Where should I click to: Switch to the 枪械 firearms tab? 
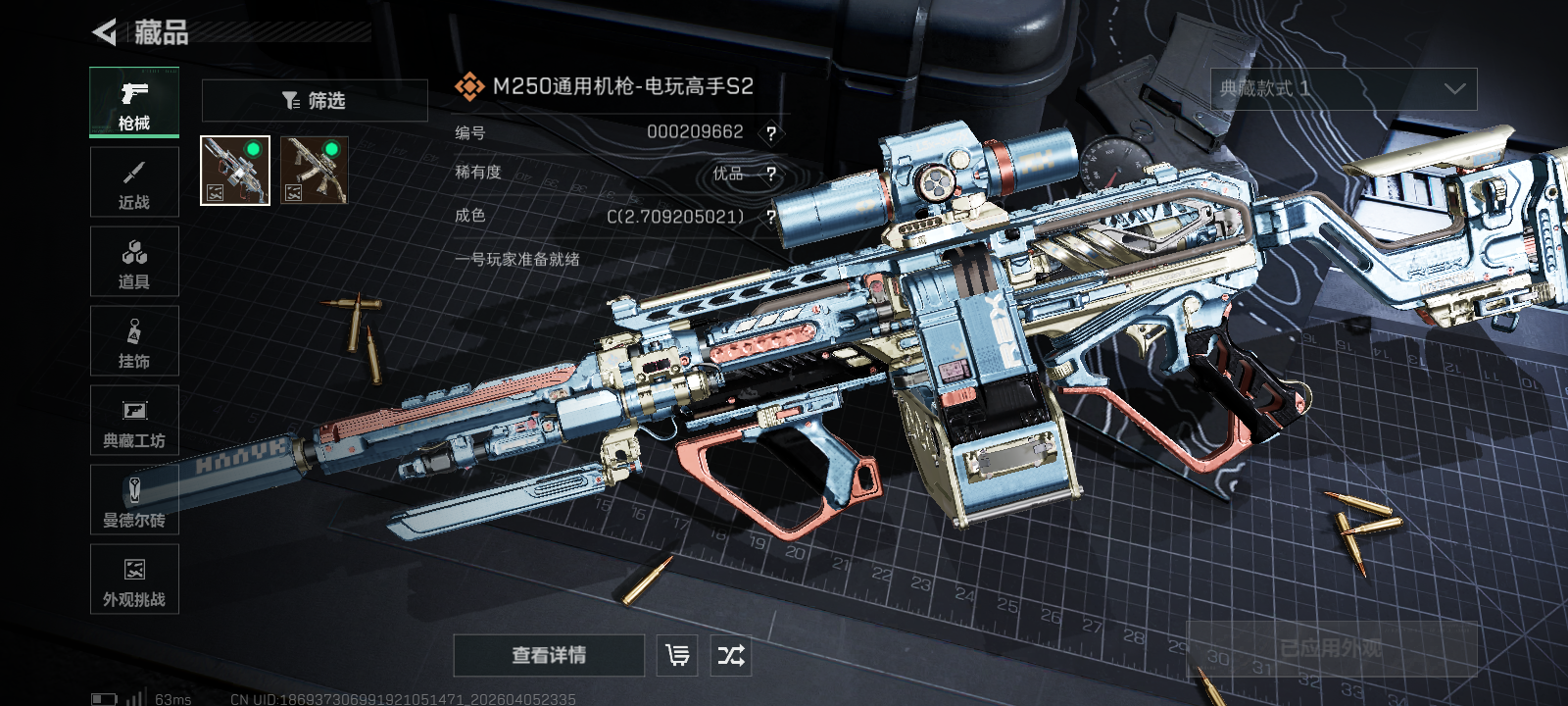pos(134,103)
